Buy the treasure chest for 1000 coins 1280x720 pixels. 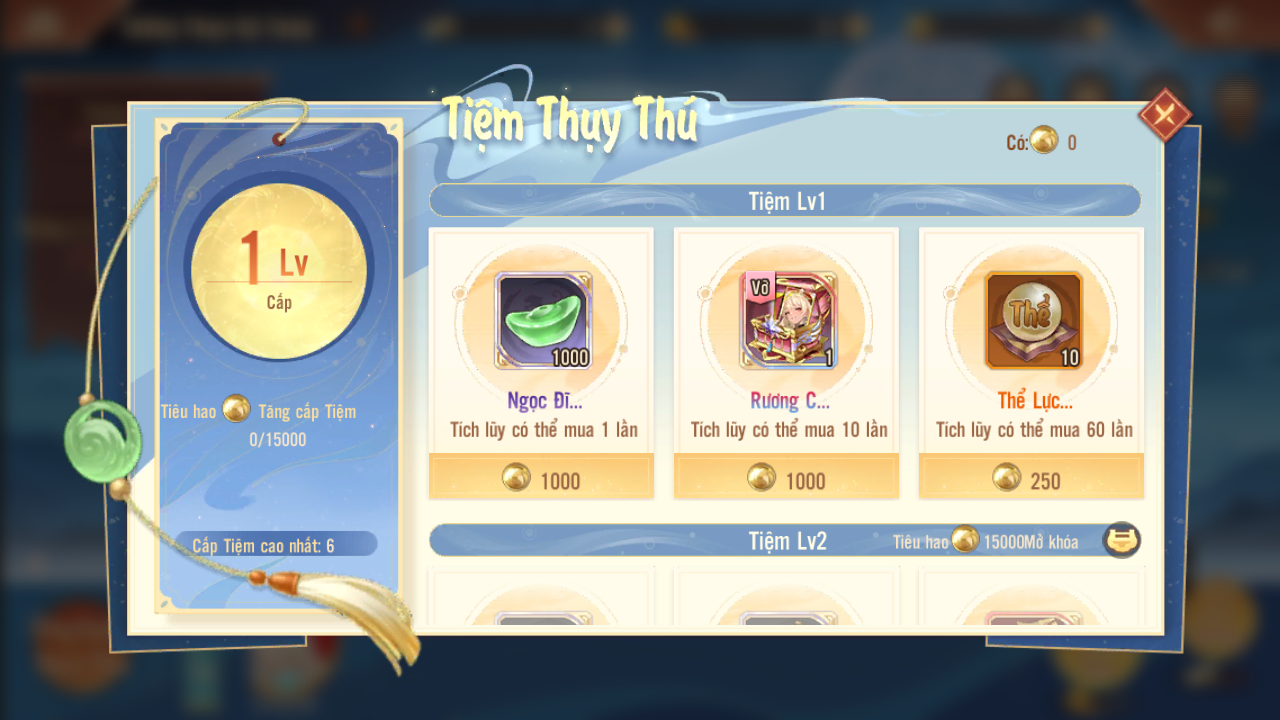coord(786,479)
